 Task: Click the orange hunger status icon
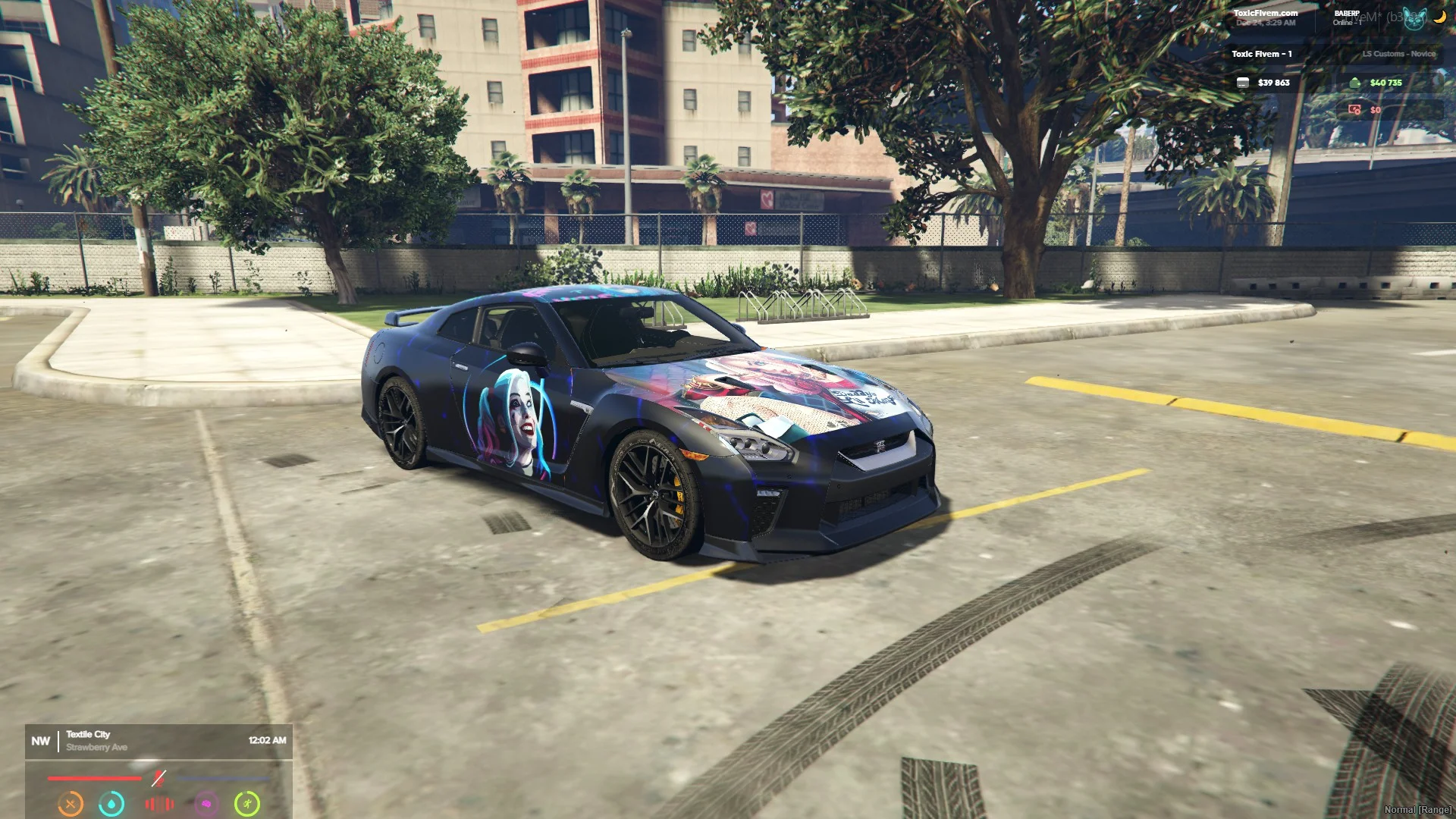(x=71, y=803)
